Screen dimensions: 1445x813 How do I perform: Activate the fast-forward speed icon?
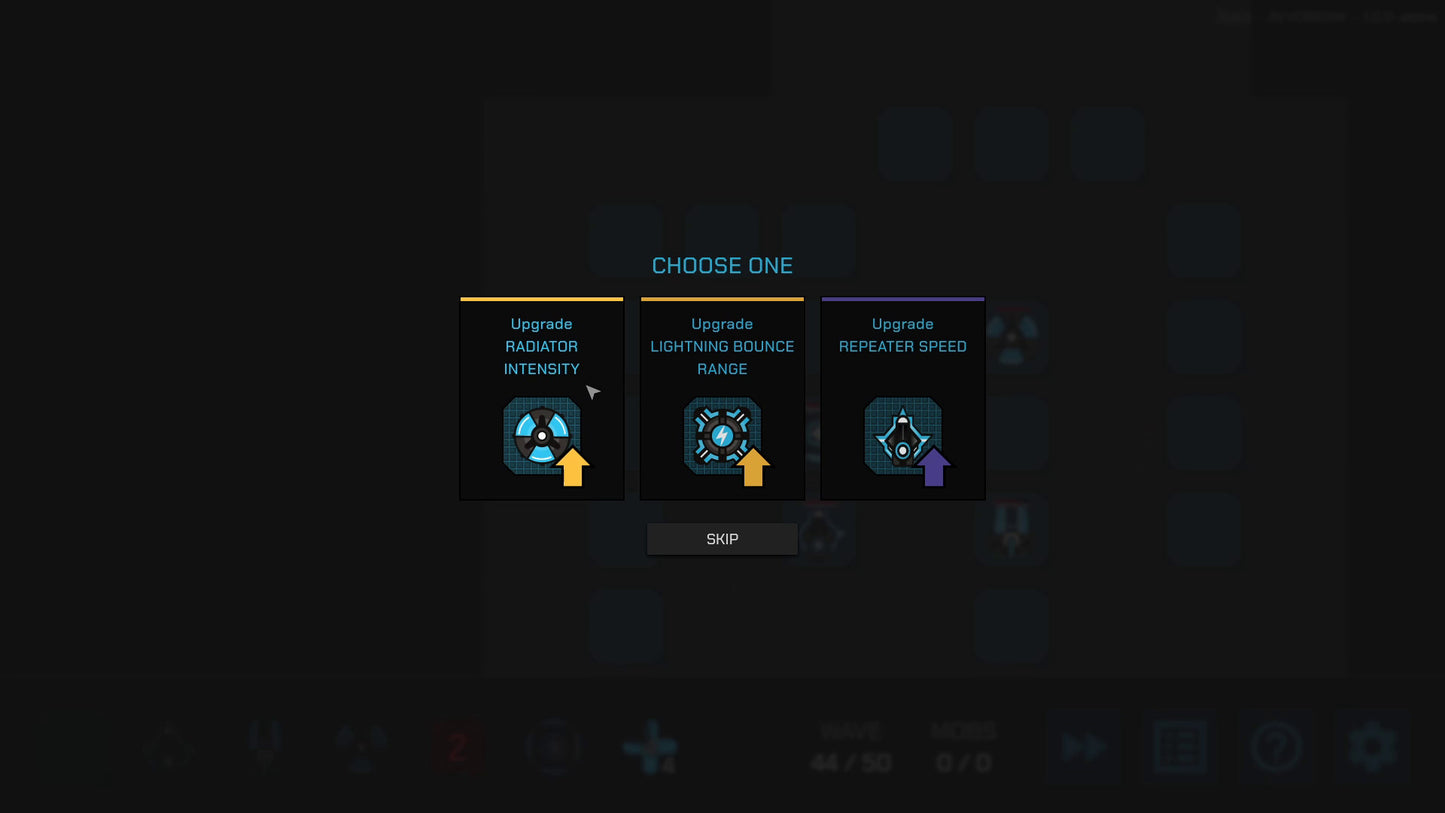point(1083,747)
